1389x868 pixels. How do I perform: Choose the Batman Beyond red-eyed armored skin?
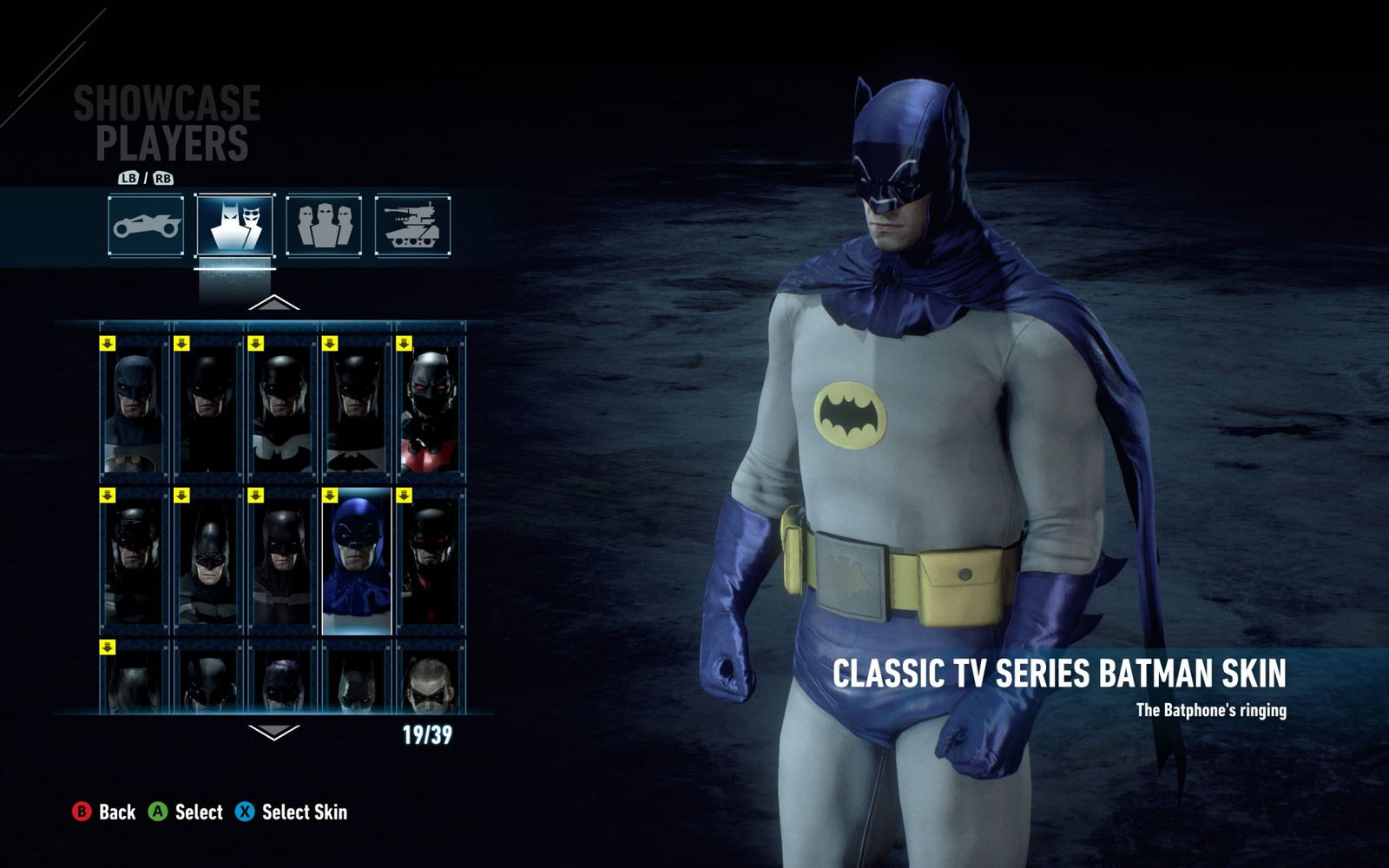pos(430,410)
